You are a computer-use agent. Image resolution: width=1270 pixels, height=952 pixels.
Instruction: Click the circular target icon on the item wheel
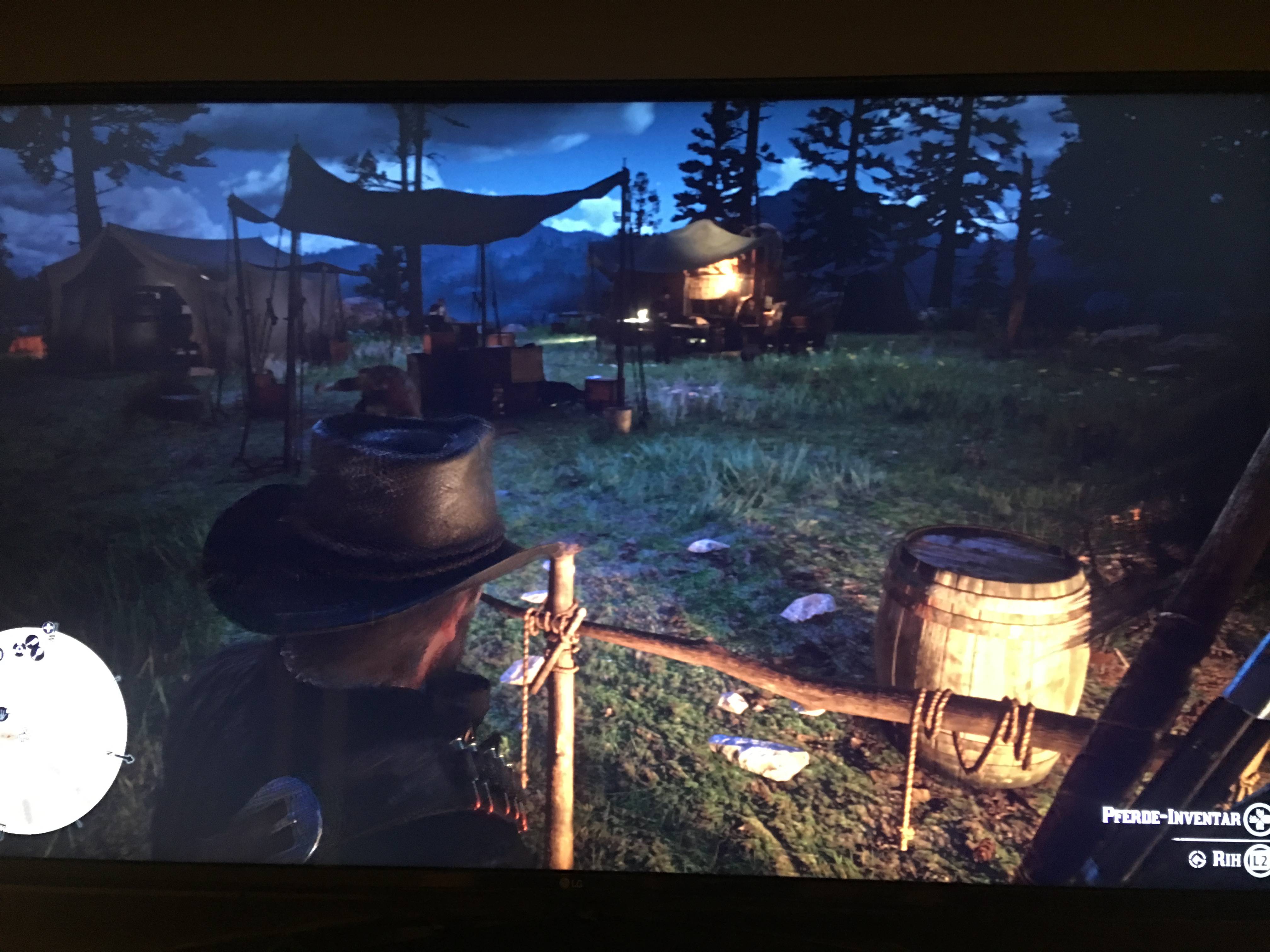pos(19,649)
